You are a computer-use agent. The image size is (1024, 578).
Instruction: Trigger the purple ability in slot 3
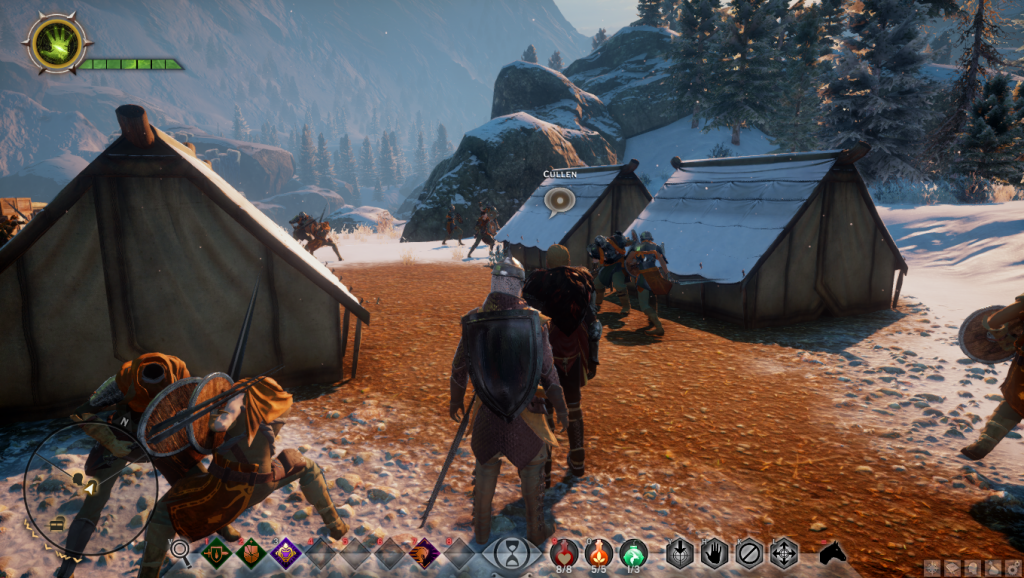click(286, 552)
